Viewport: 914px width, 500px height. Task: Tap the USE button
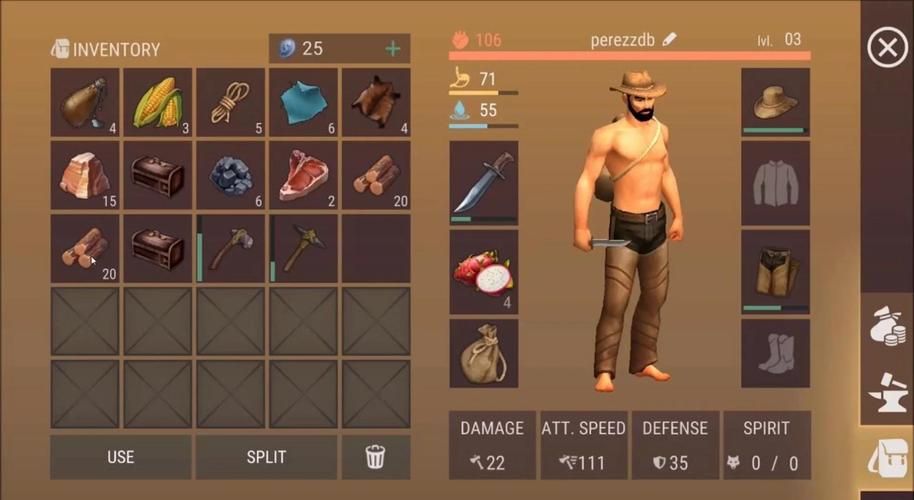click(x=120, y=457)
